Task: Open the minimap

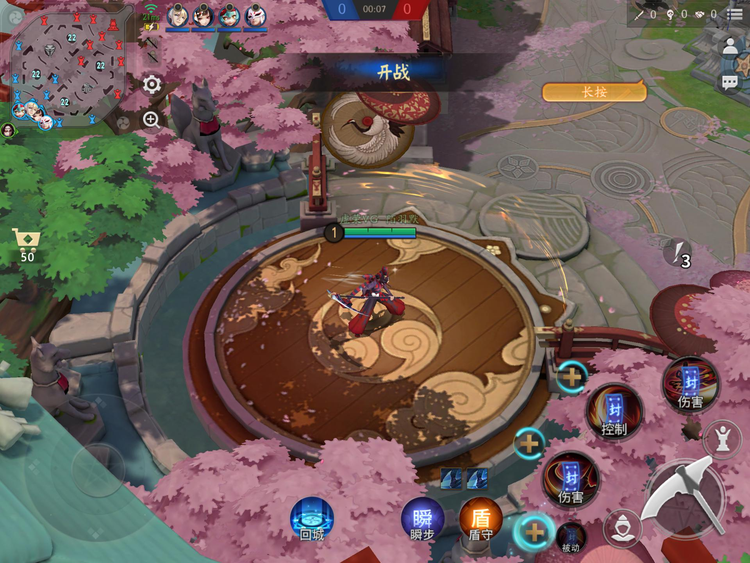Action: (67, 66)
